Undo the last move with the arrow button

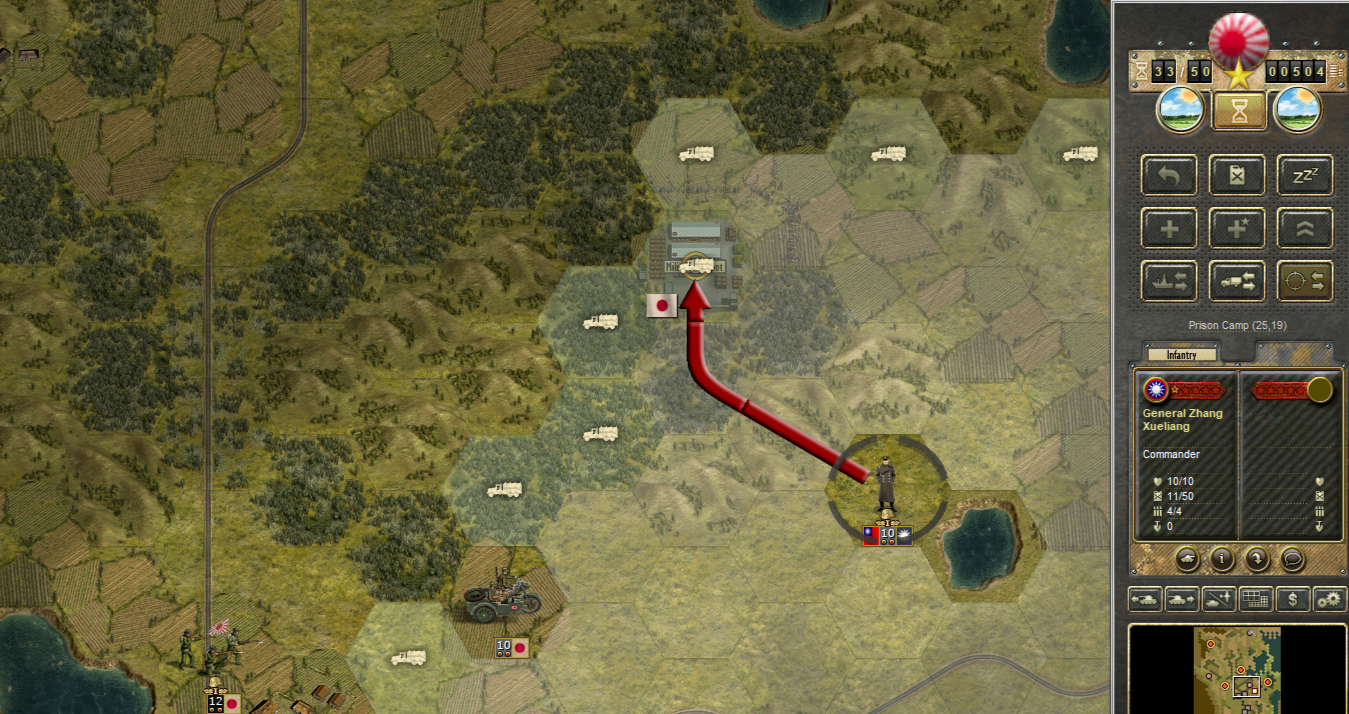click(x=1168, y=175)
